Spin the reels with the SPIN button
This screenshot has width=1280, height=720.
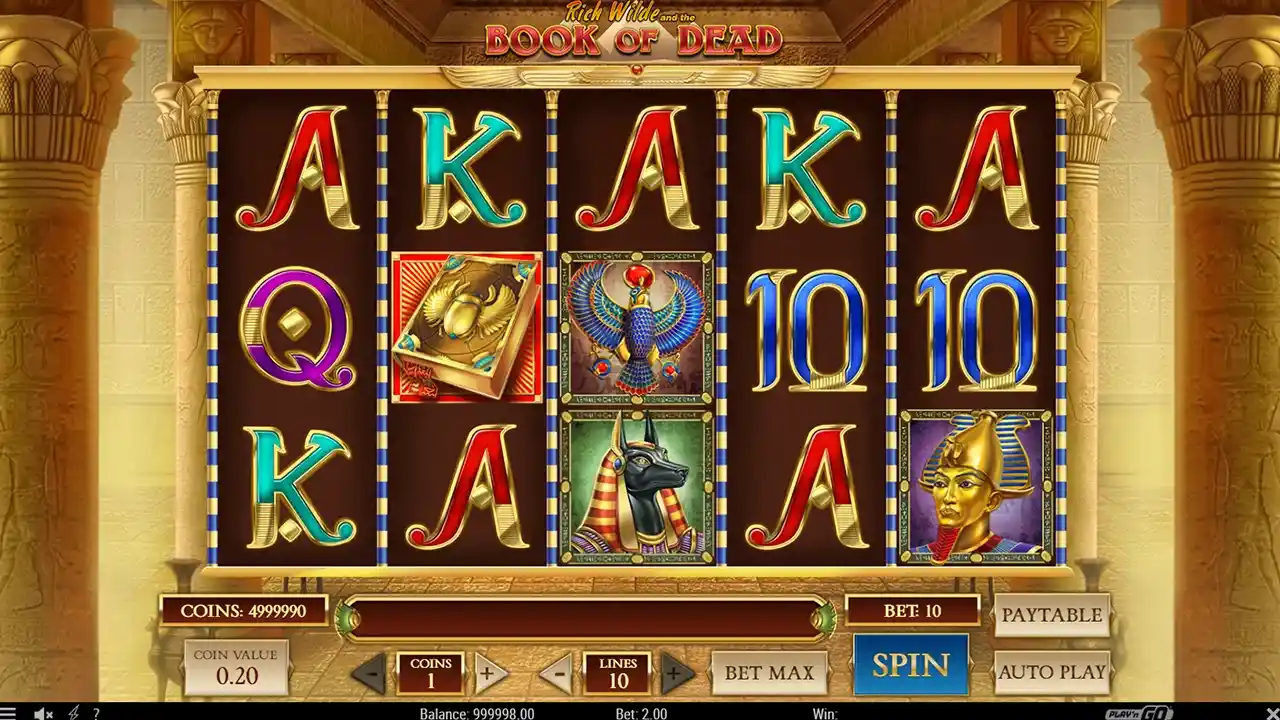tap(910, 664)
